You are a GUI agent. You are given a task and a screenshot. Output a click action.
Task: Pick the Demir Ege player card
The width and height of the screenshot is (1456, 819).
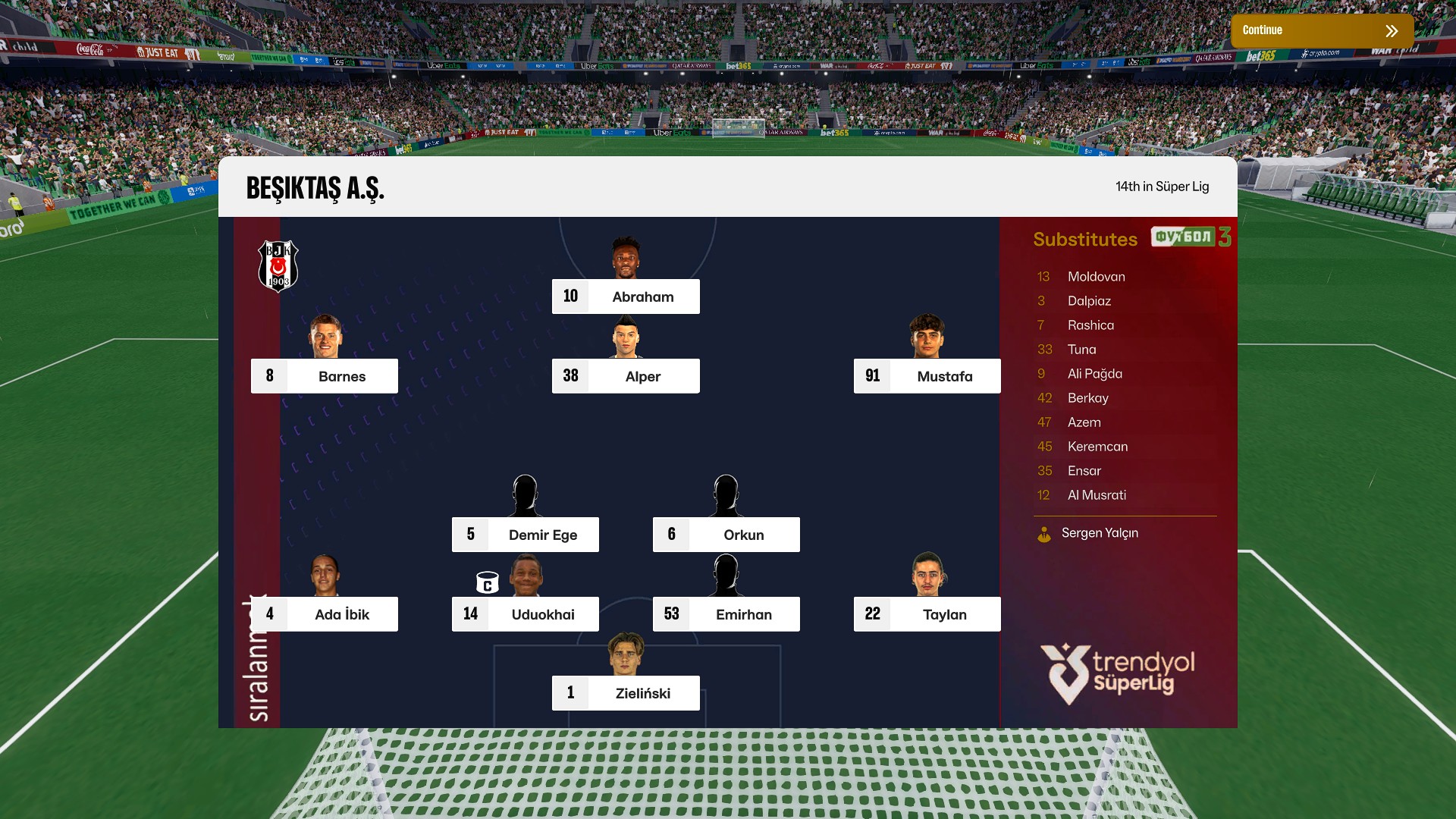click(525, 535)
